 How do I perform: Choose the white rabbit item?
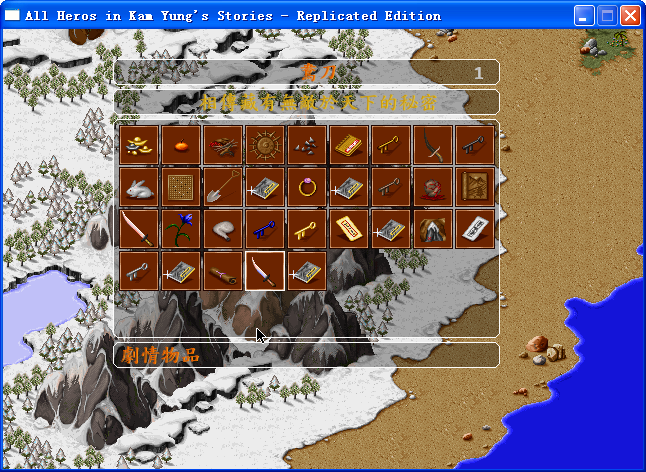coord(138,186)
